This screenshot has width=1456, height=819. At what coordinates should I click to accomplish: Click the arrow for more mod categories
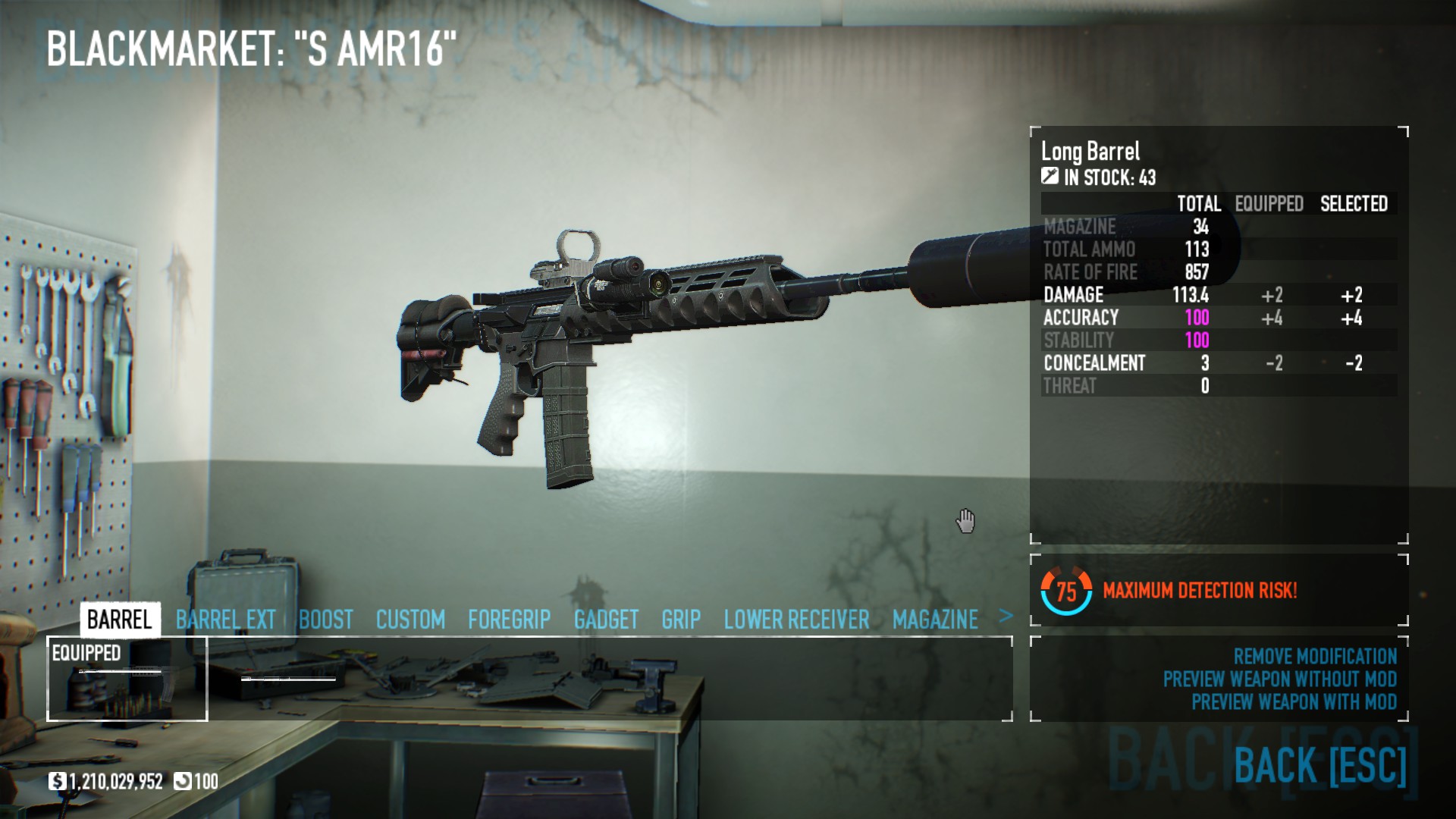point(1006,617)
